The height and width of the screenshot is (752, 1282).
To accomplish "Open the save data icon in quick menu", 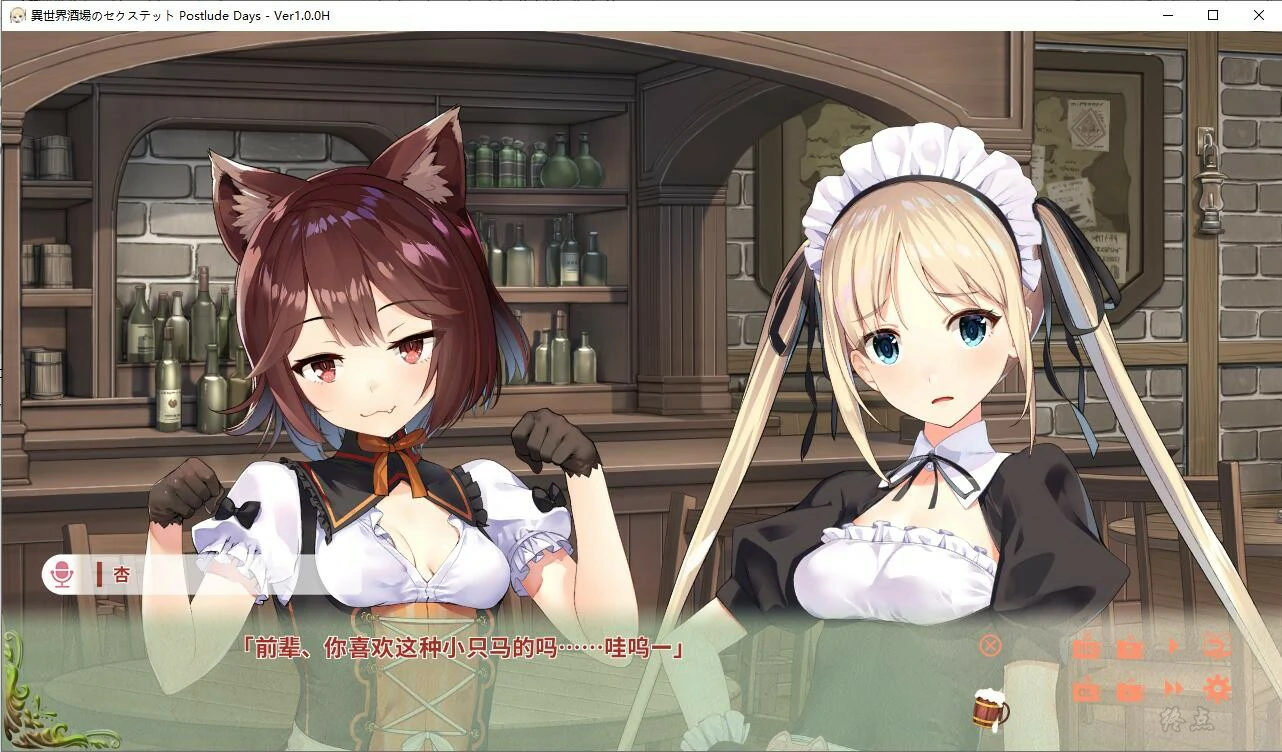I will point(1131,650).
